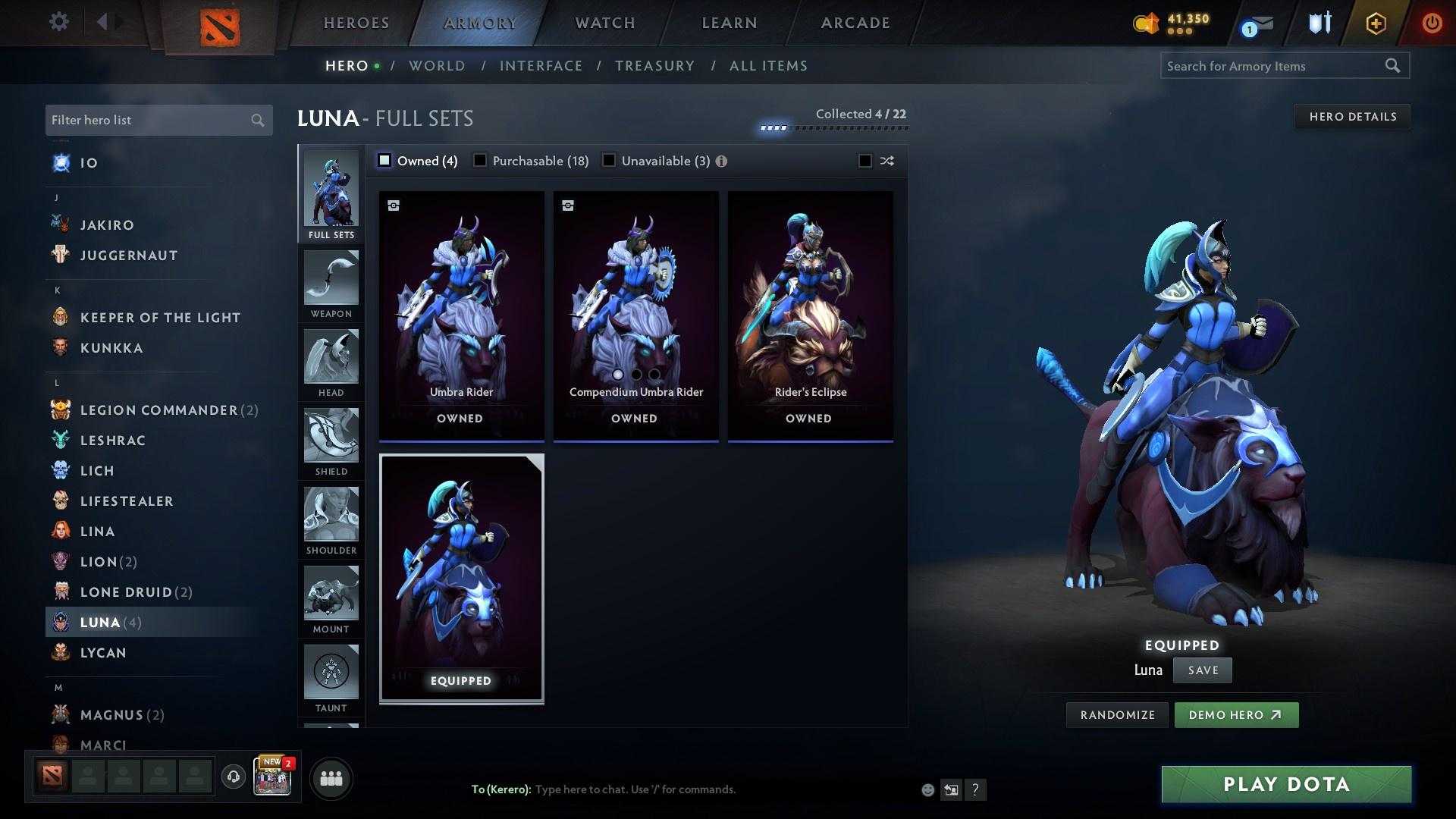
Task: Open the settings gear
Action: tap(58, 22)
